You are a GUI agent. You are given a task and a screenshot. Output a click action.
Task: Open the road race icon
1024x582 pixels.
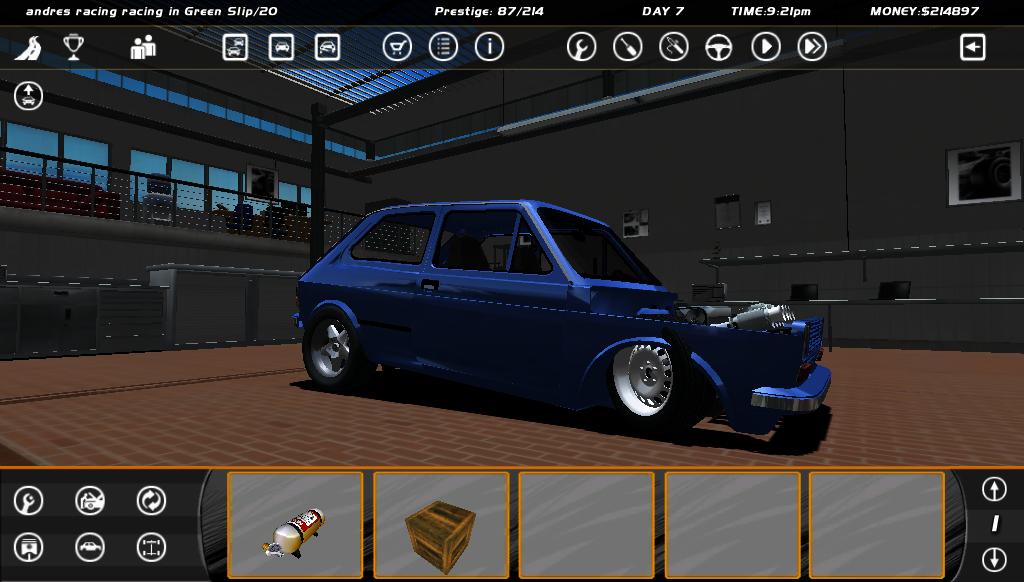click(x=28, y=47)
